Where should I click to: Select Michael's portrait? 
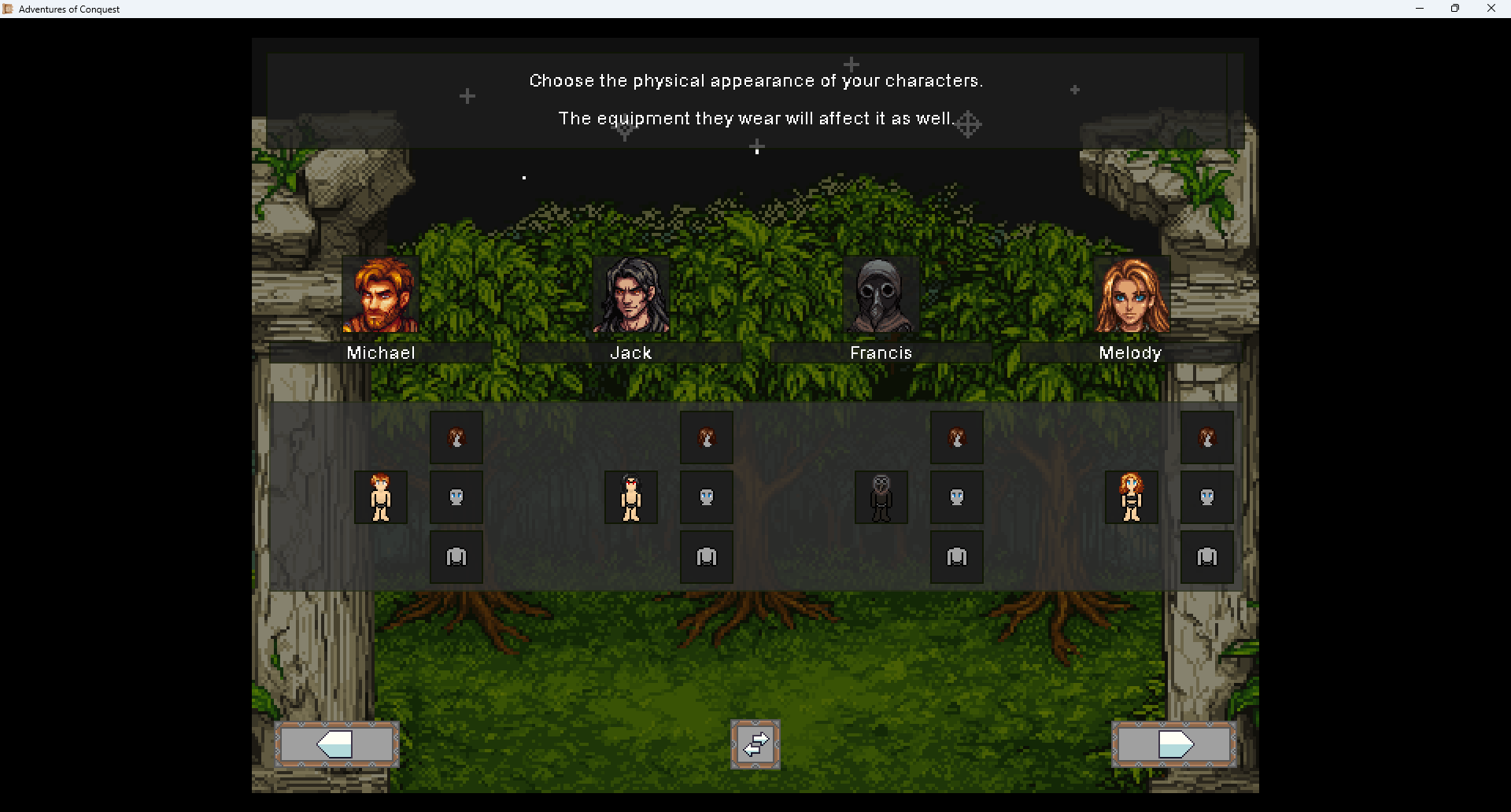pos(381,295)
